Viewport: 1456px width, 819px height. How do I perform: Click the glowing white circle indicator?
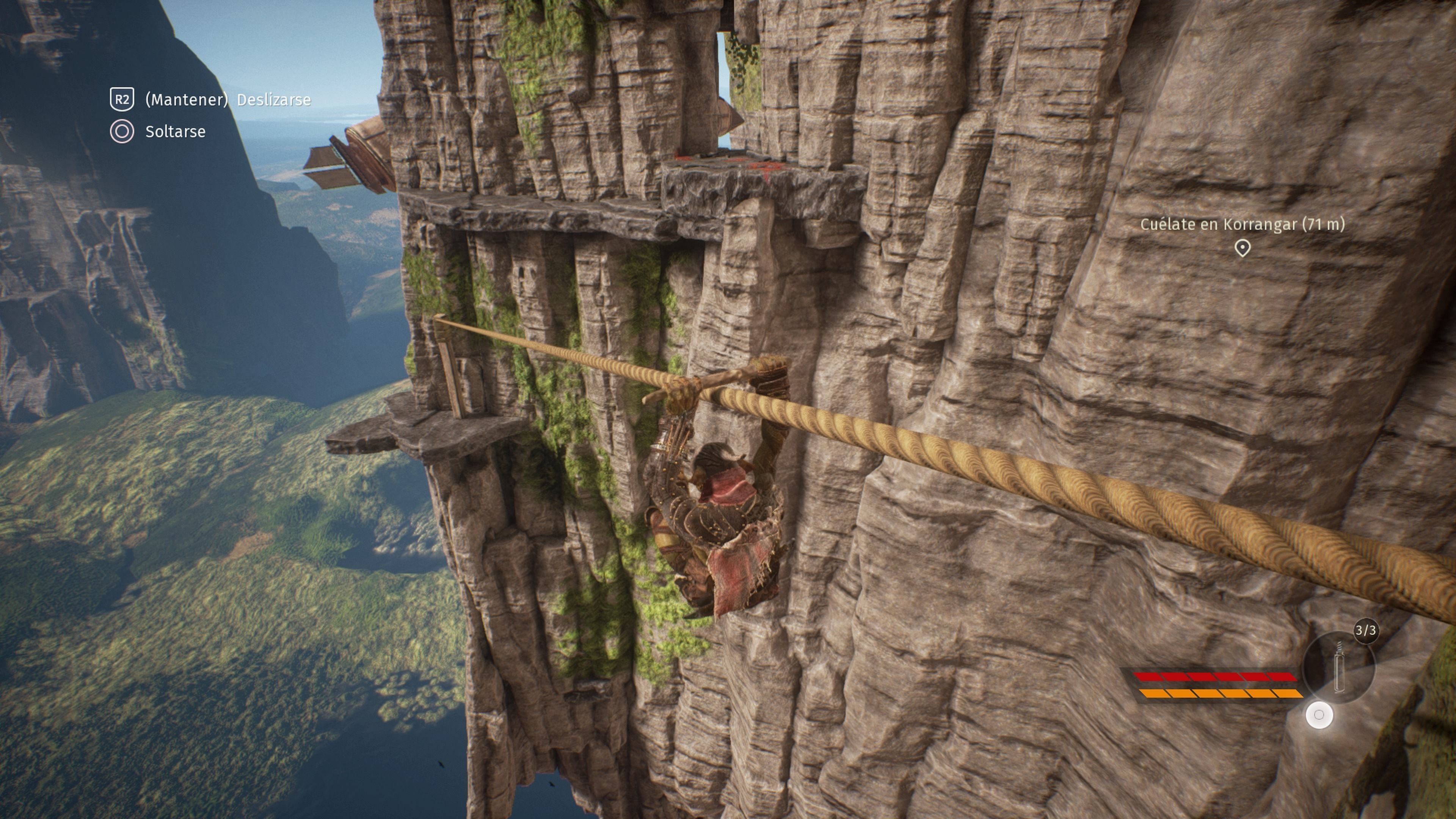point(1319,715)
